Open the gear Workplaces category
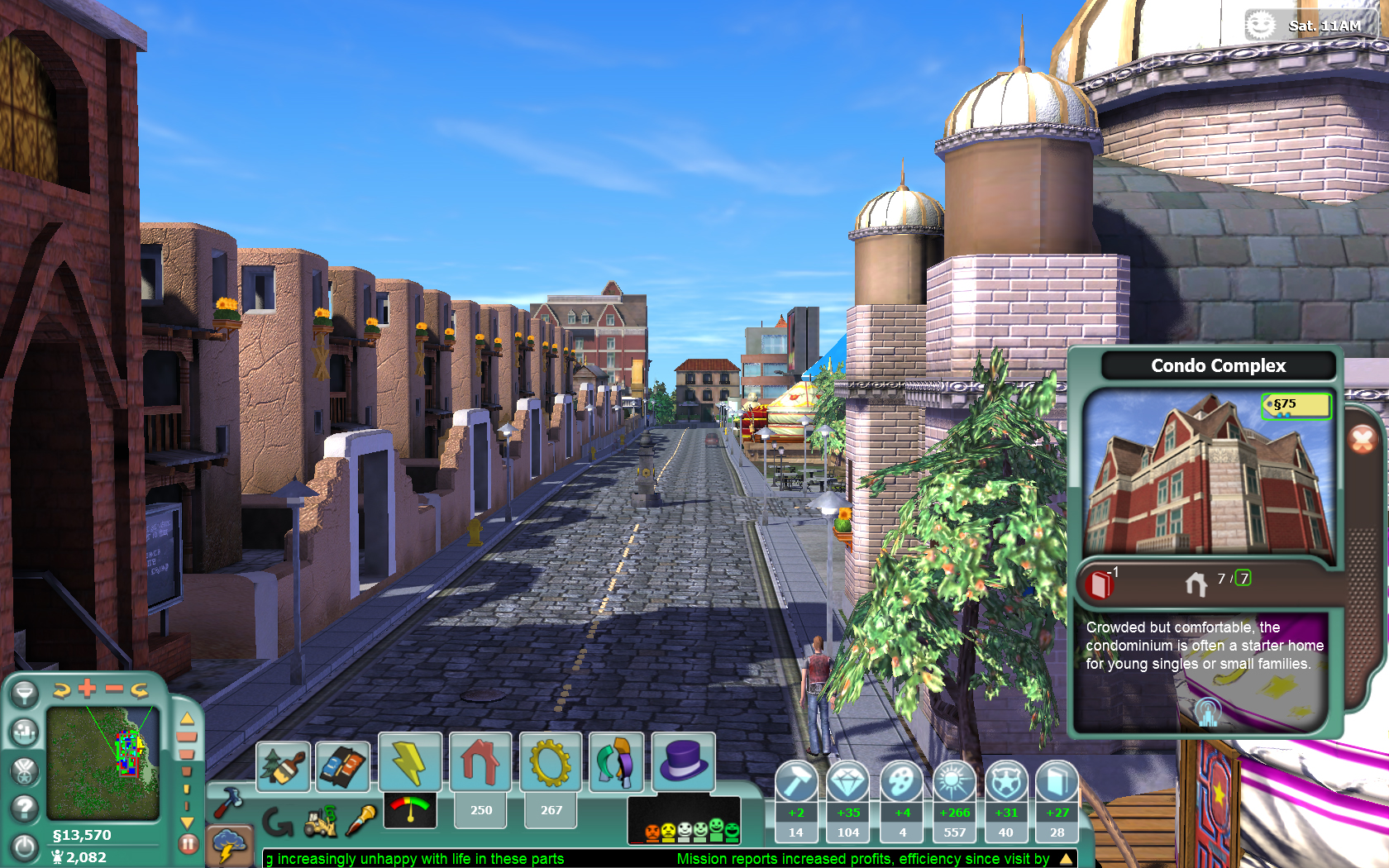This screenshot has width=1389, height=868. click(550, 761)
